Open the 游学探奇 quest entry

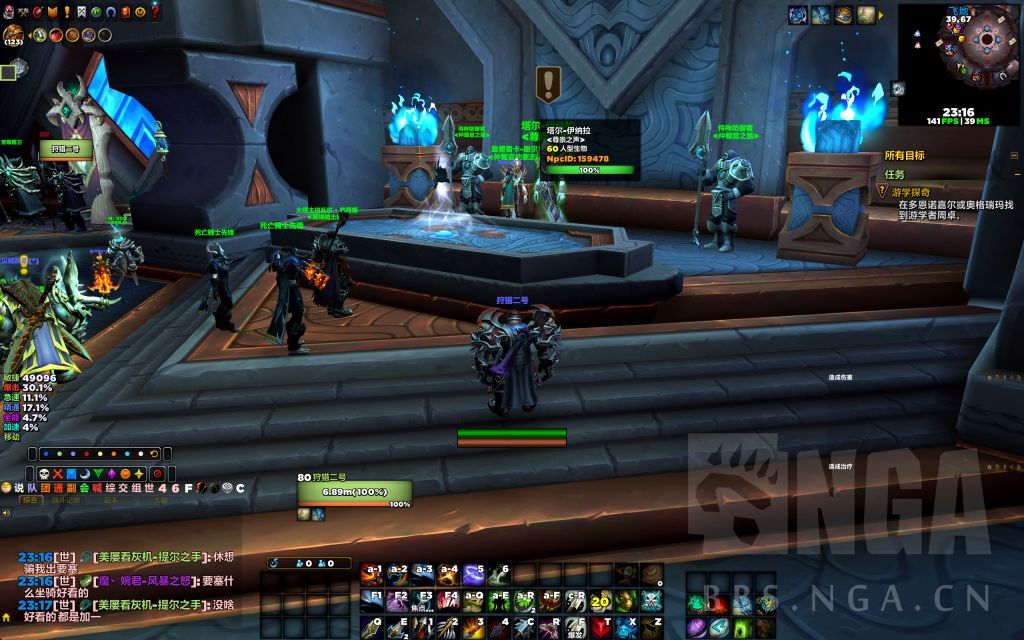coord(911,191)
